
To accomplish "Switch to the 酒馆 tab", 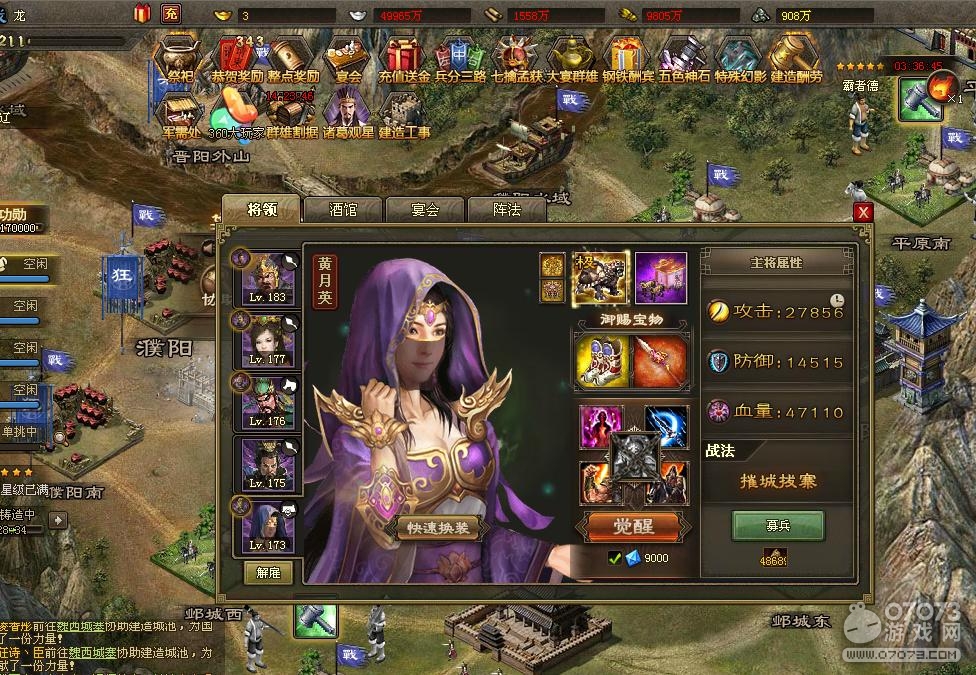I will pos(342,210).
